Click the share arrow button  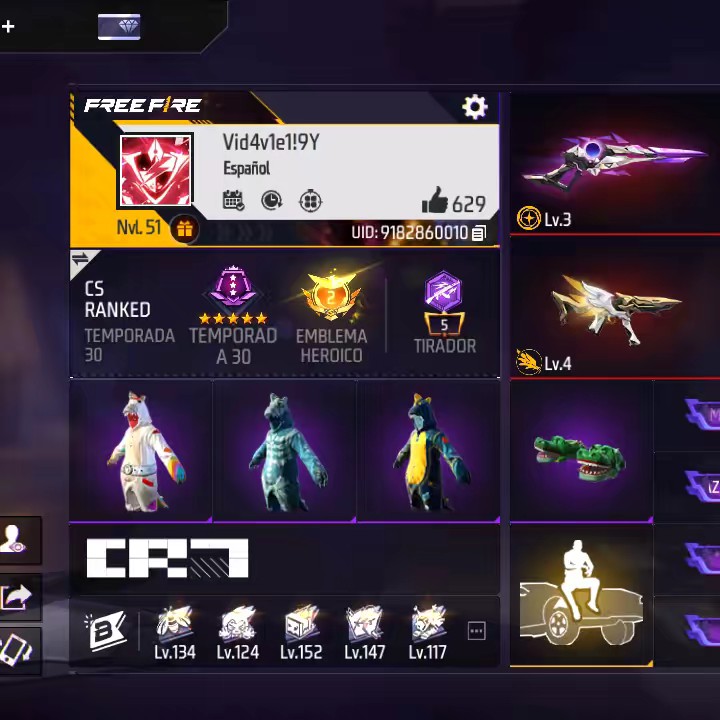tap(19, 597)
